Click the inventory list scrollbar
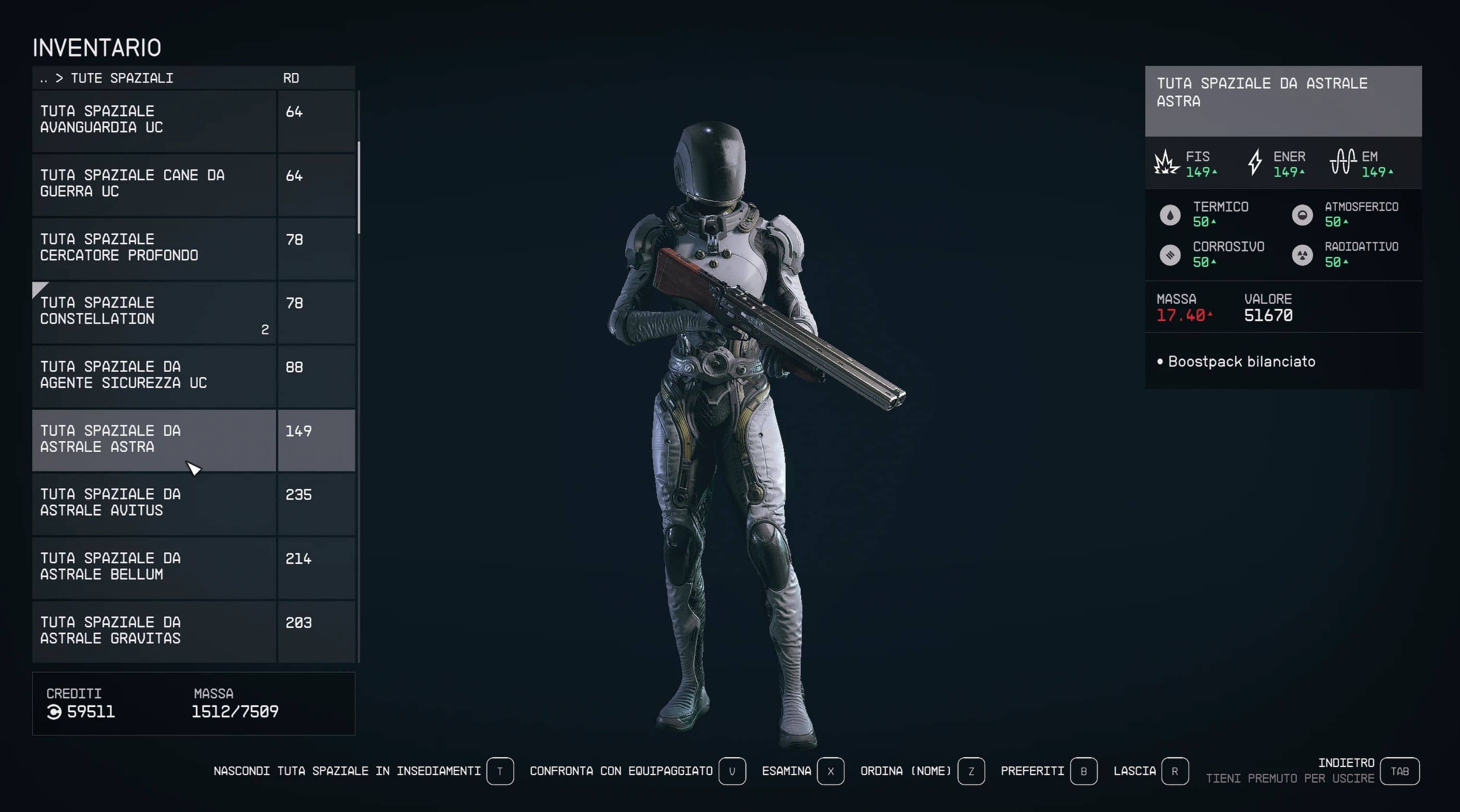 click(x=359, y=187)
